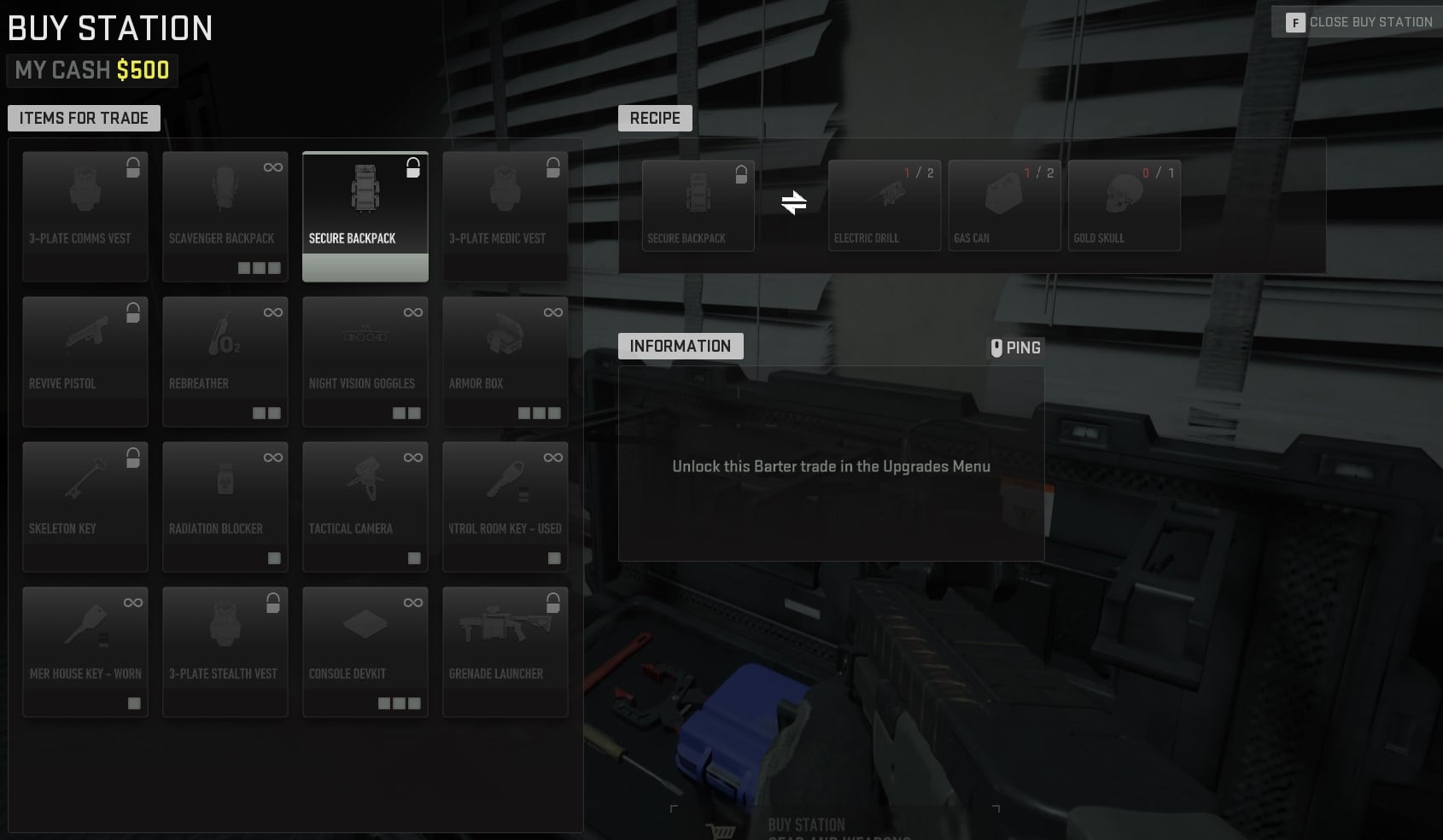Select the Scavenger Backpack for trade
The width and height of the screenshot is (1443, 840).
[225, 216]
